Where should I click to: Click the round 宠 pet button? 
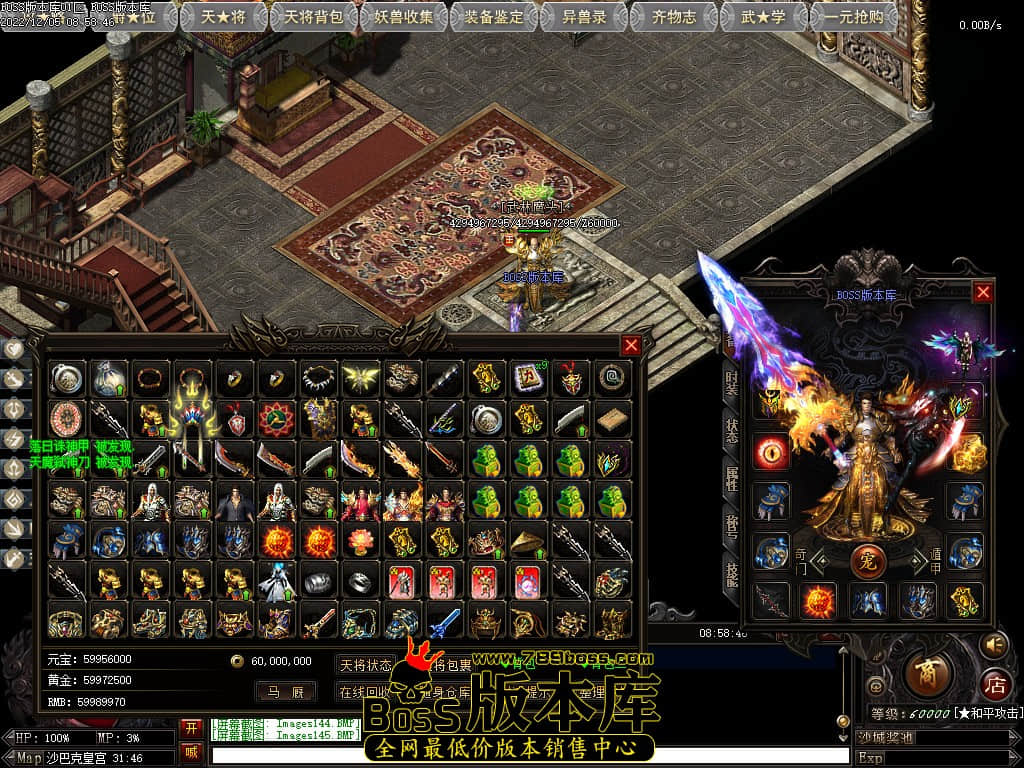[867, 560]
